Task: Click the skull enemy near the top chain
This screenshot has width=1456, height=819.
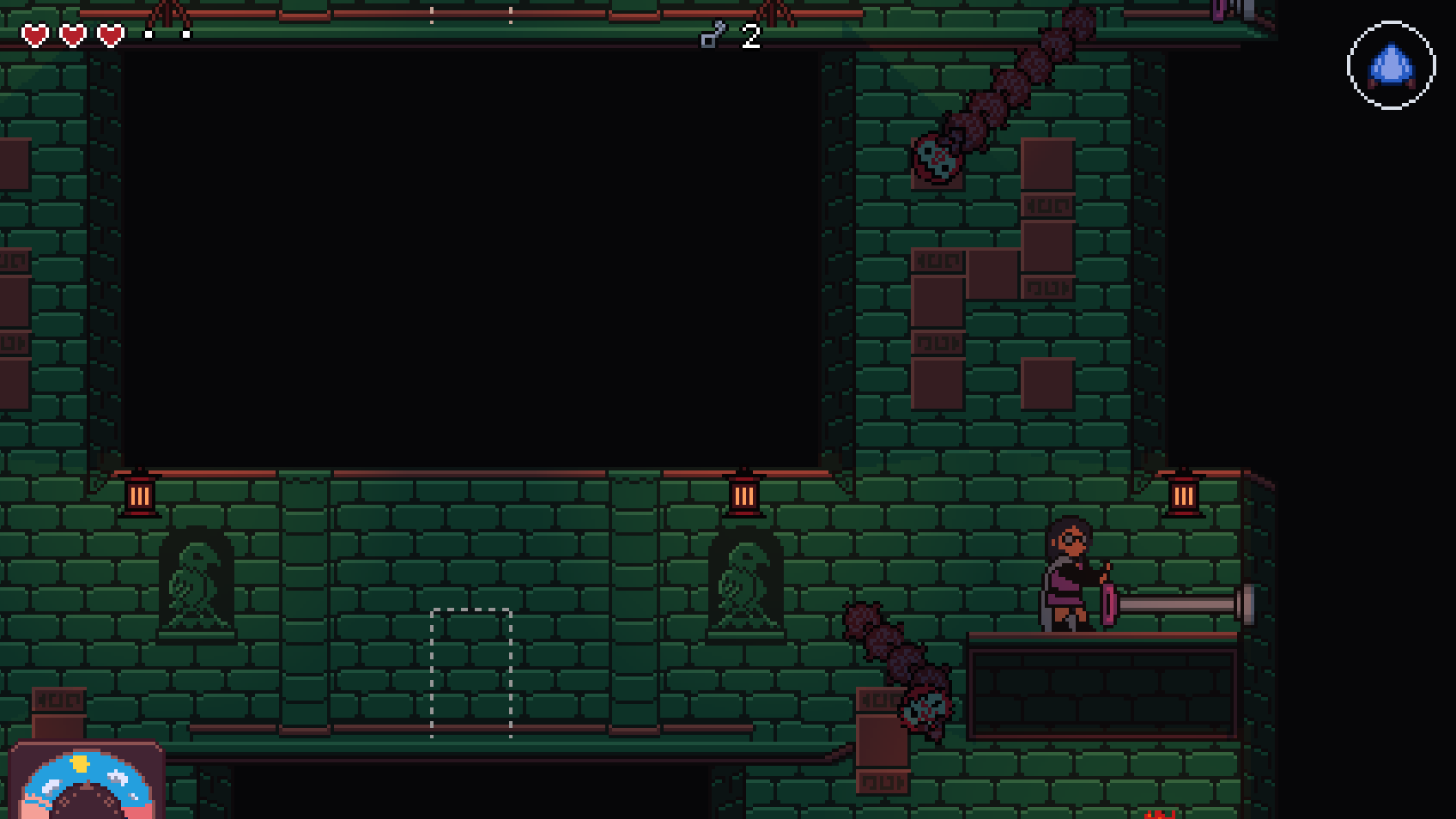Action: coord(935,159)
